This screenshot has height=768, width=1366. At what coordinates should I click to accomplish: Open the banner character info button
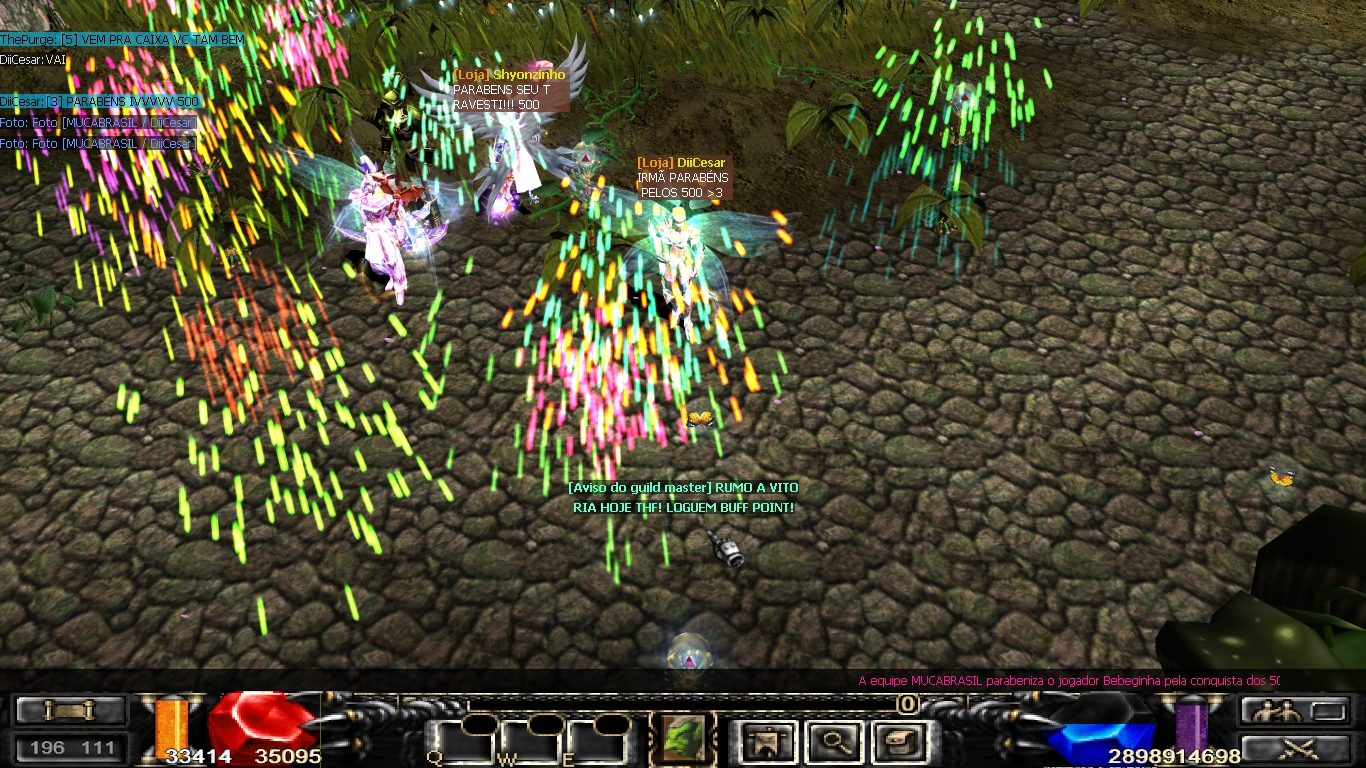click(x=768, y=741)
